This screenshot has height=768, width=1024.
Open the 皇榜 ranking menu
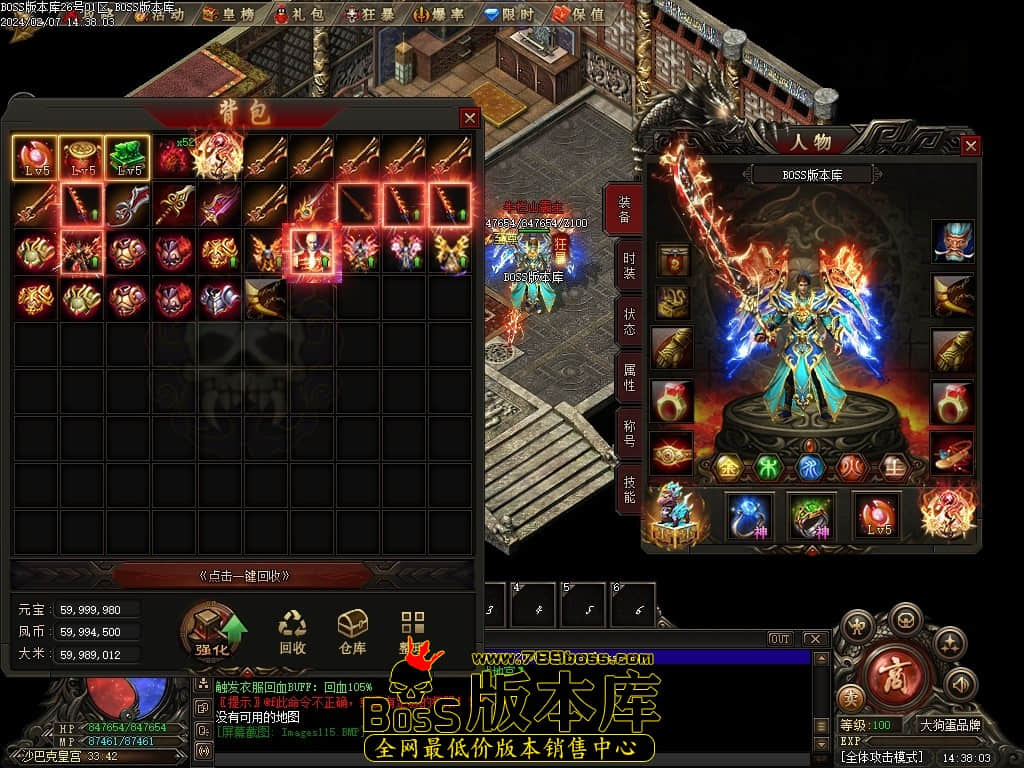click(230, 15)
